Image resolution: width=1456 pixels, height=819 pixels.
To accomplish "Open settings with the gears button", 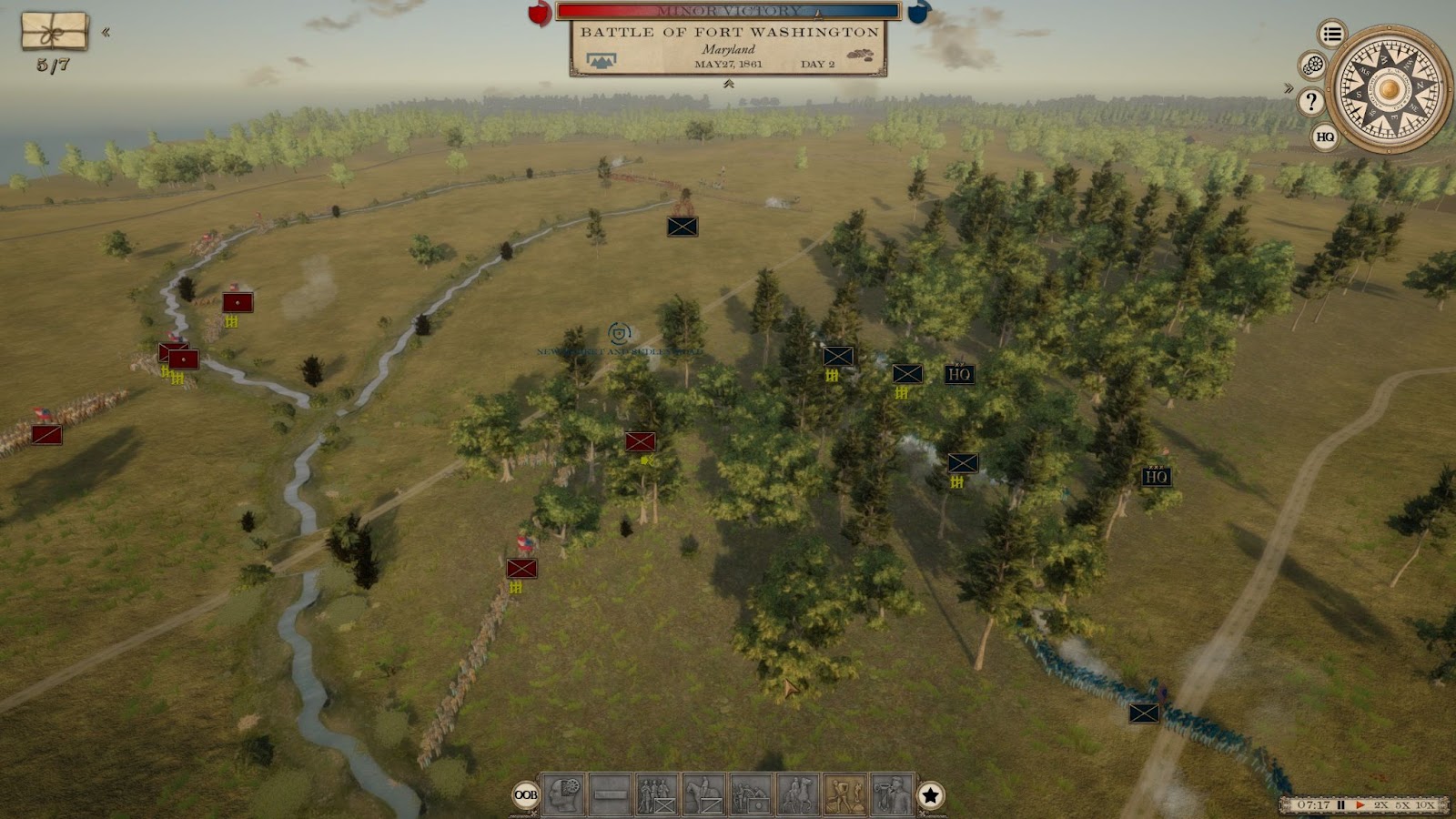I will coord(1312,66).
